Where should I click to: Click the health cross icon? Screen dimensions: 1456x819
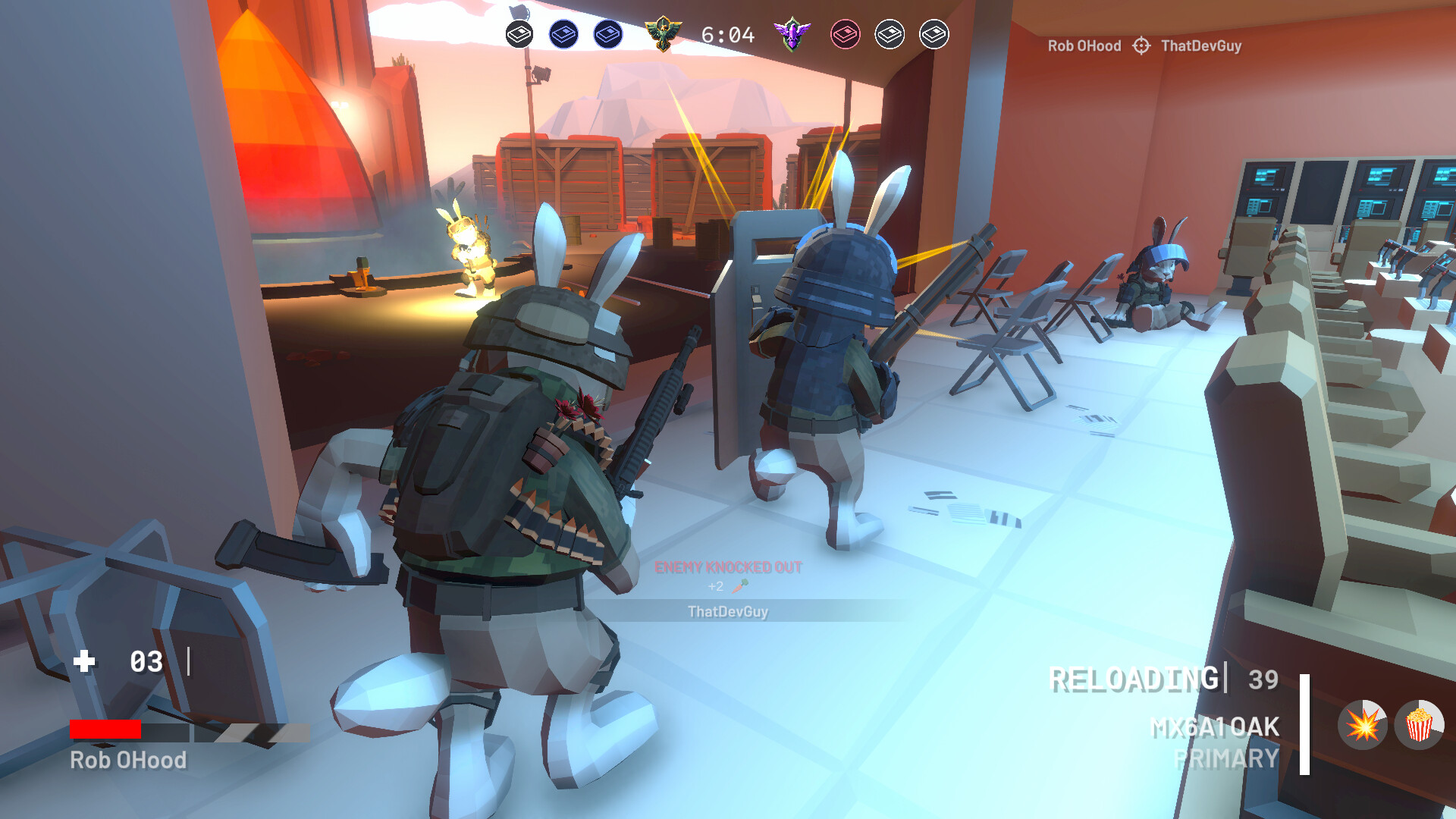83,661
